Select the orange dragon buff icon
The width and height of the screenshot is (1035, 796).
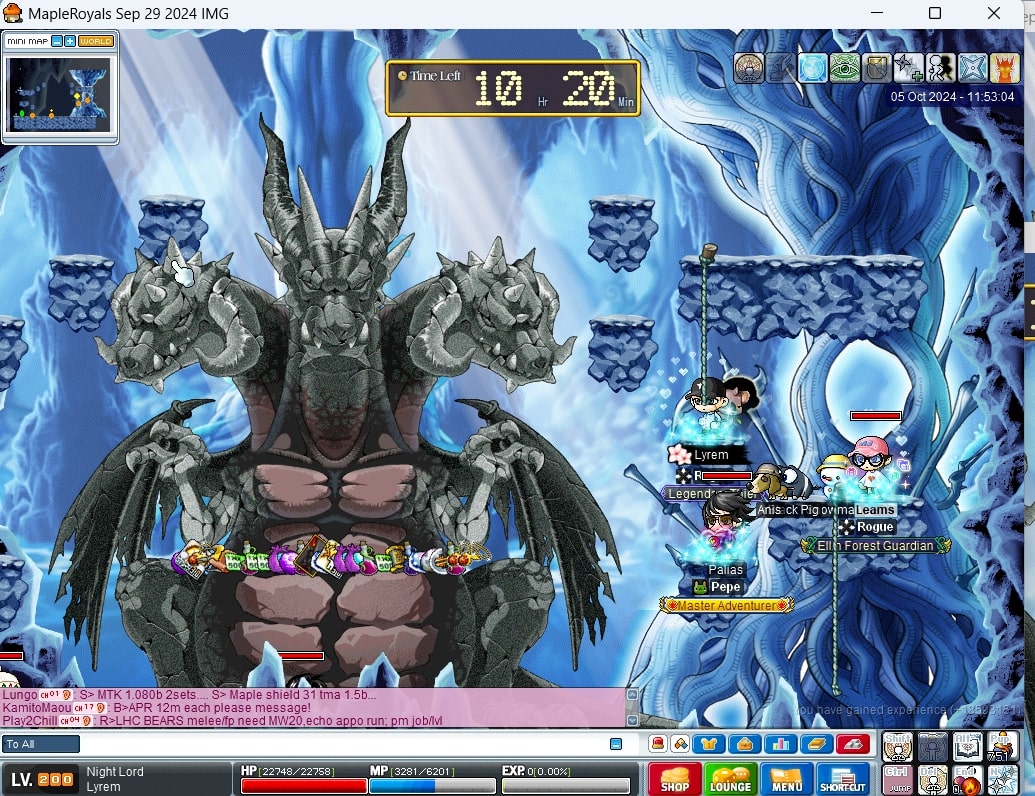click(x=1003, y=68)
